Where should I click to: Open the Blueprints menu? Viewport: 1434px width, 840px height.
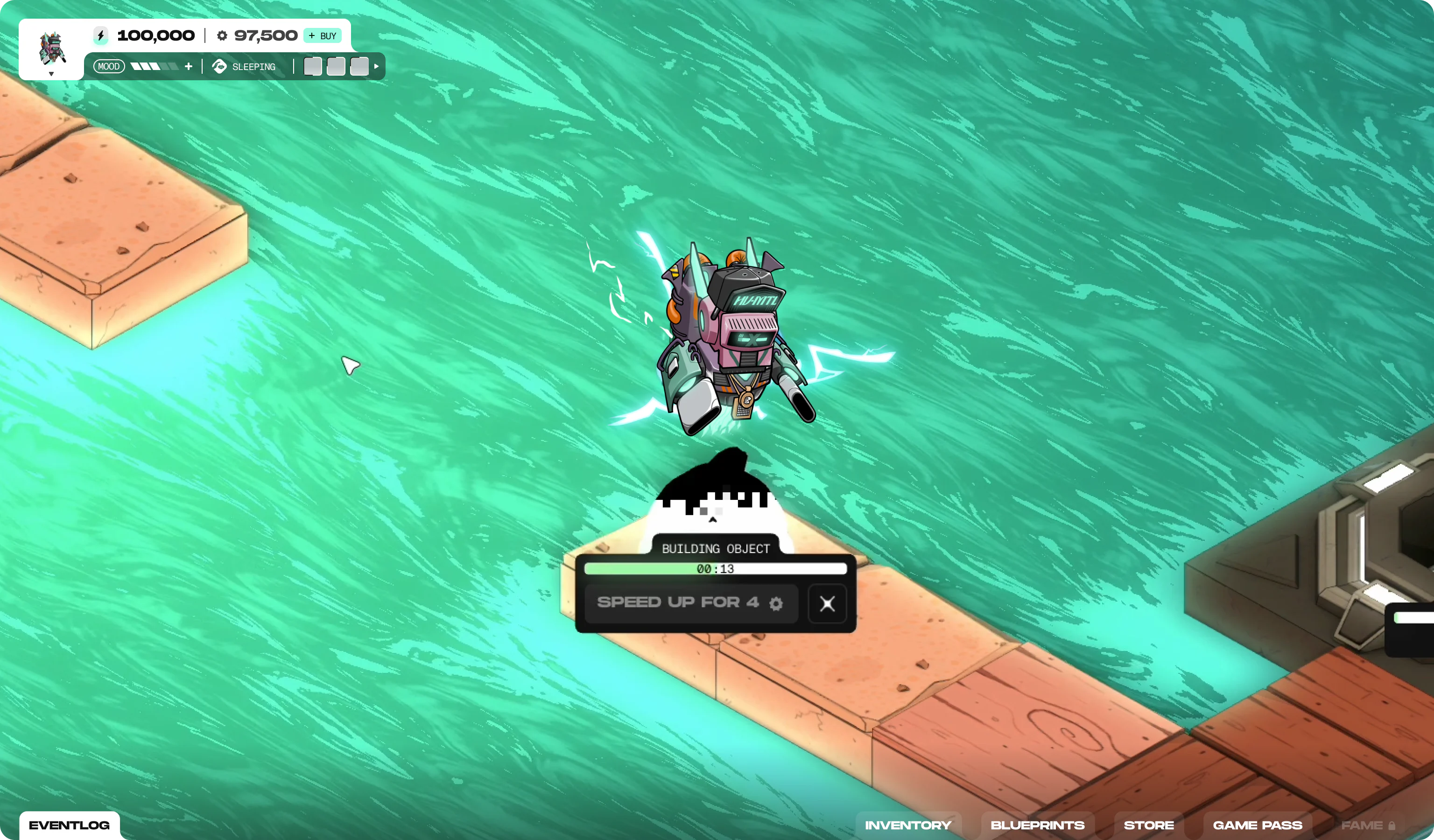pos(1037,825)
